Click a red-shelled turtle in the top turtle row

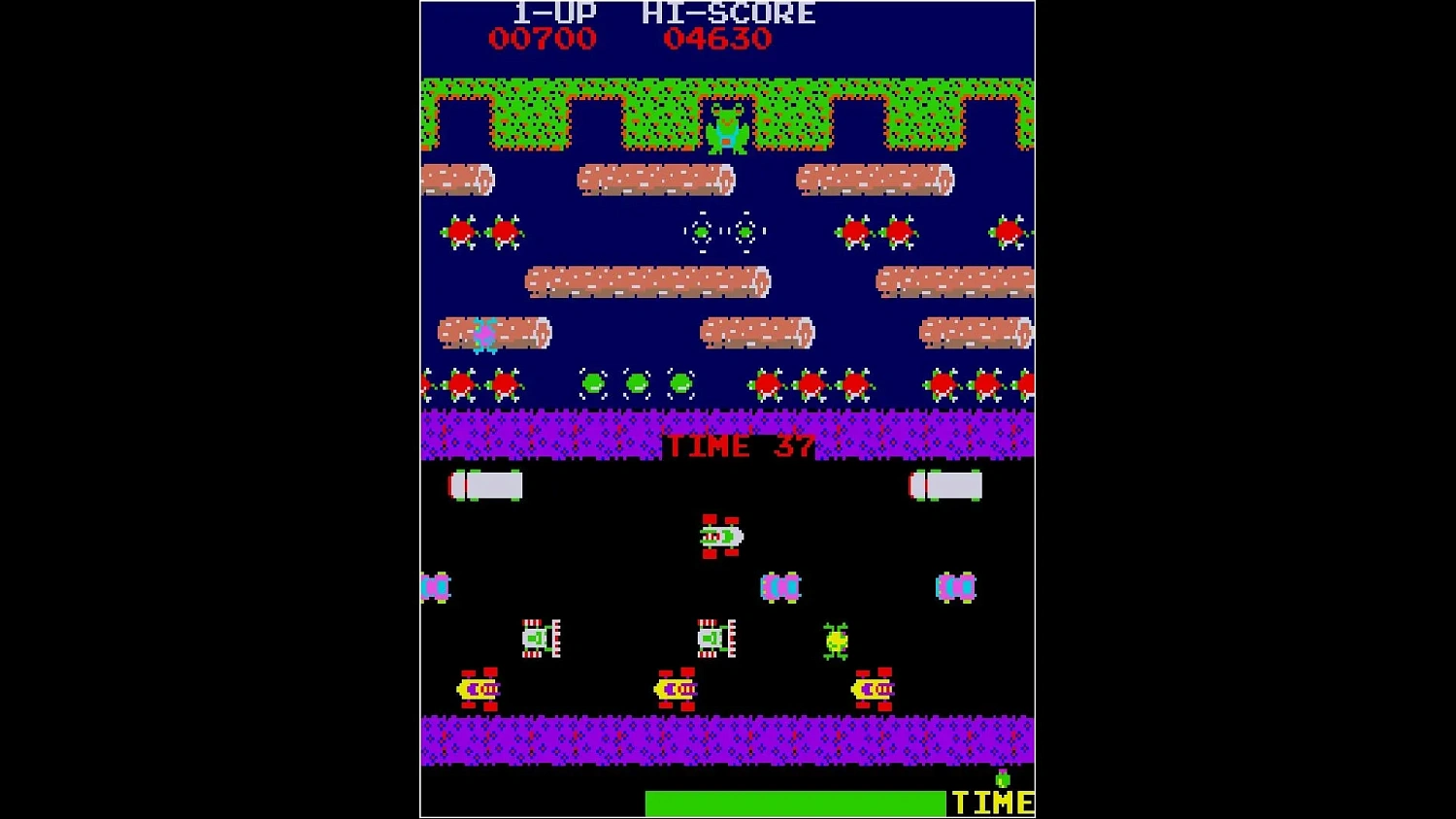click(461, 231)
